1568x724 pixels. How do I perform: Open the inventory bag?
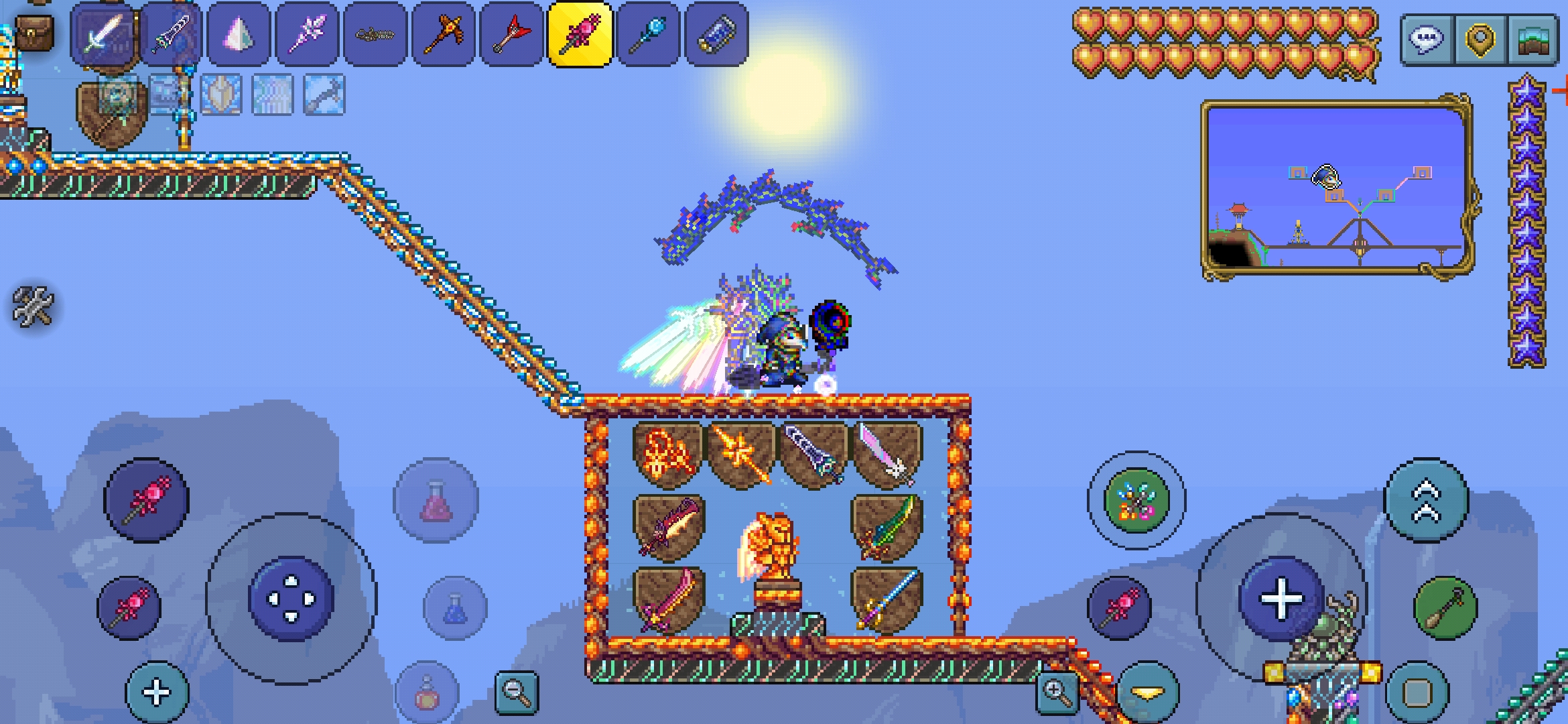(x=34, y=32)
